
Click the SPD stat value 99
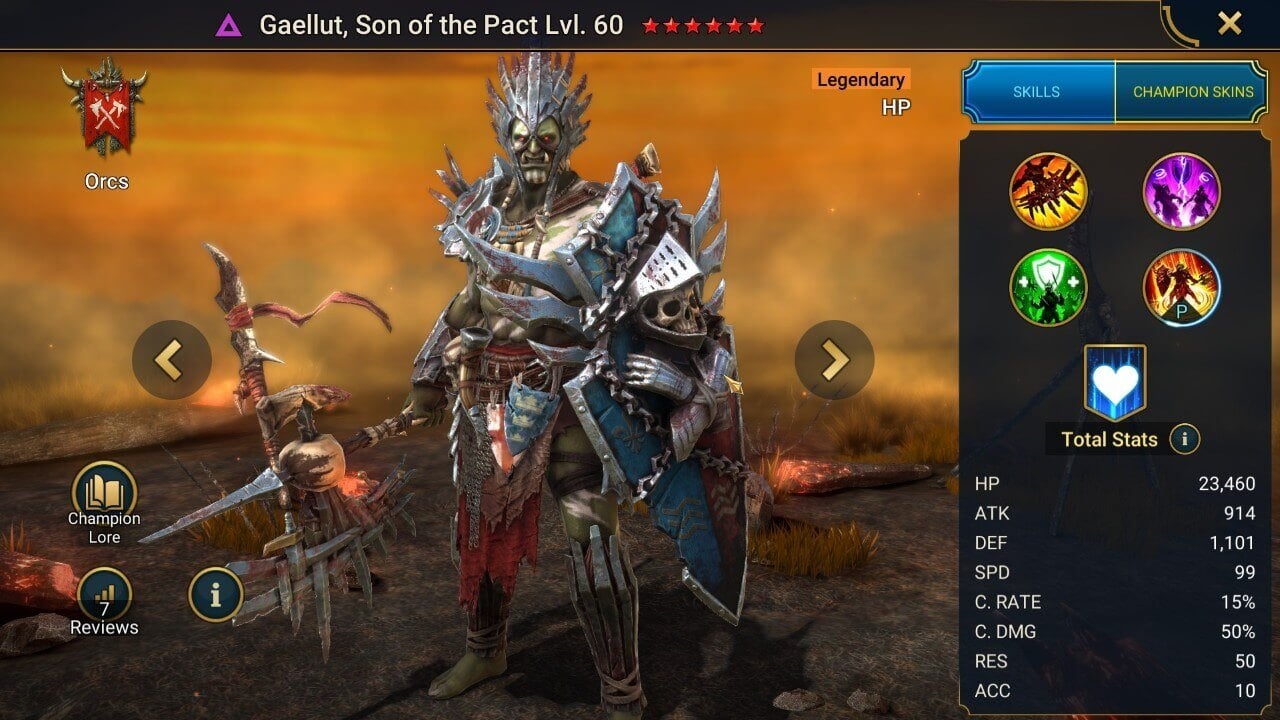click(1240, 572)
